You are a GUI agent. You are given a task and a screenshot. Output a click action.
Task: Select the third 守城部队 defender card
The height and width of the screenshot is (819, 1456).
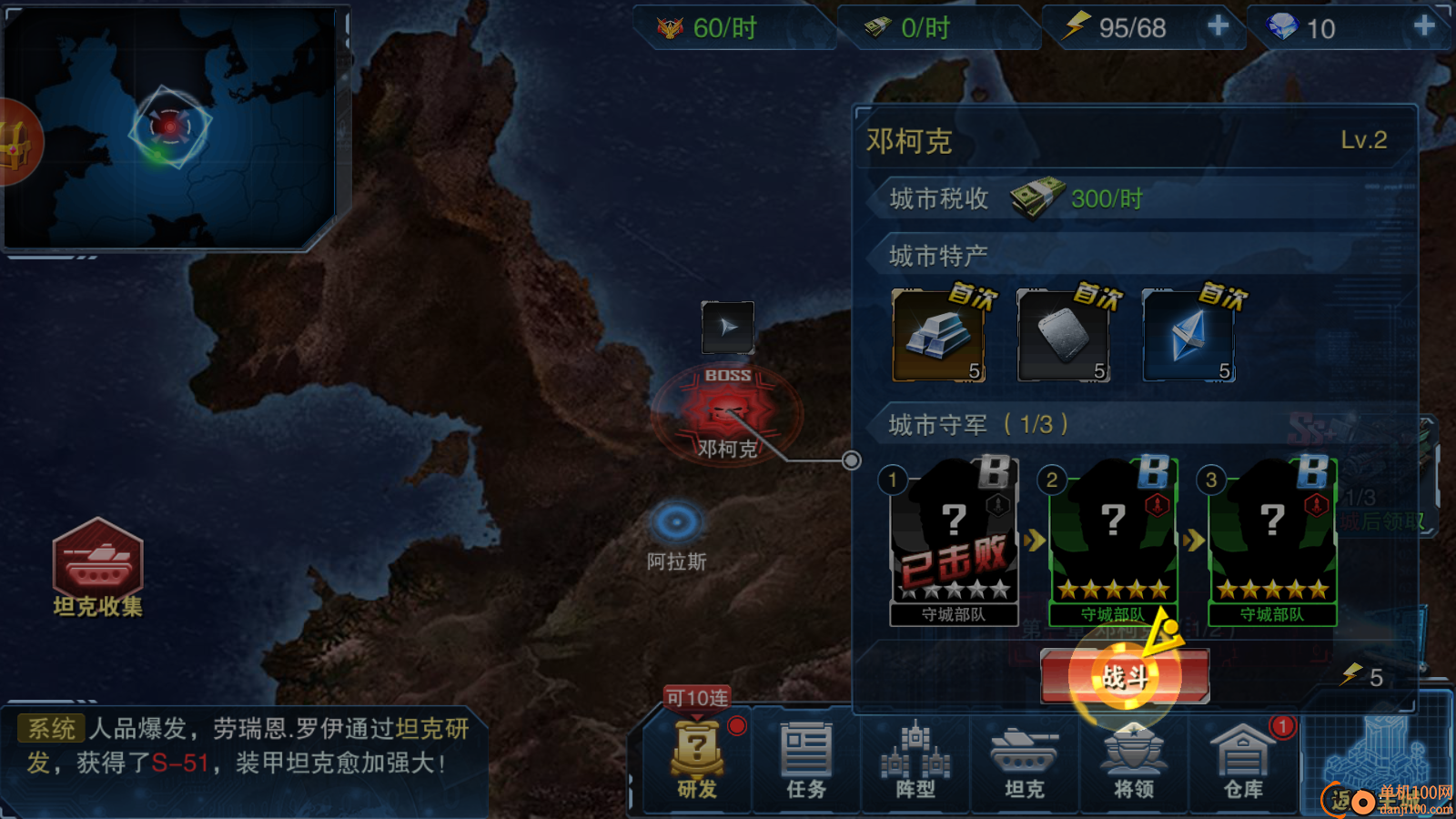(1270, 537)
